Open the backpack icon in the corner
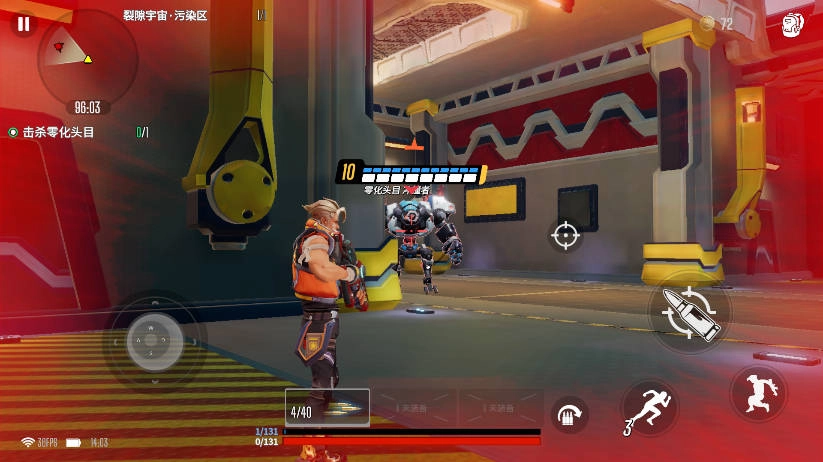 click(x=793, y=24)
